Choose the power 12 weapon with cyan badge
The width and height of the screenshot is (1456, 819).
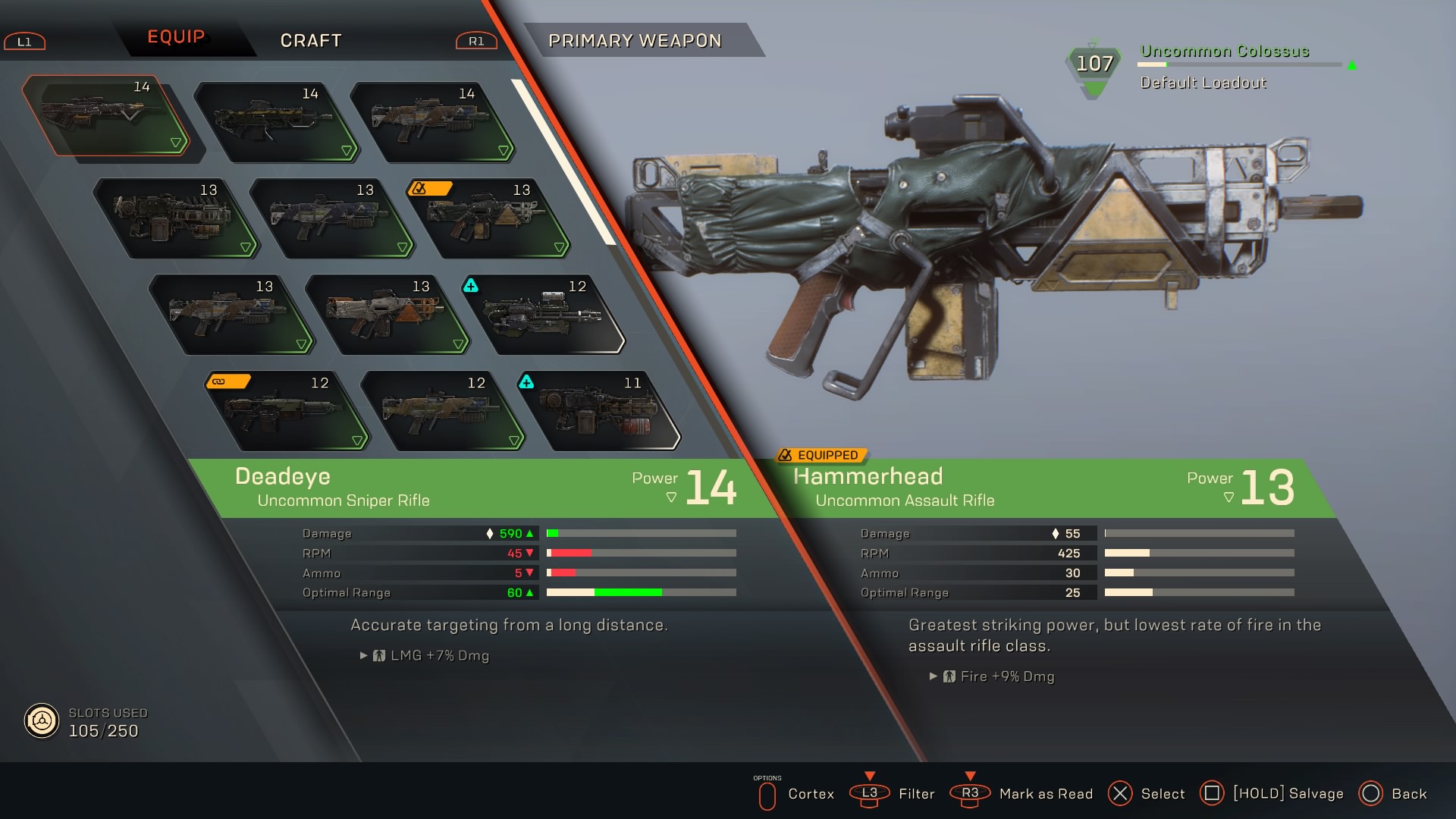tap(544, 315)
